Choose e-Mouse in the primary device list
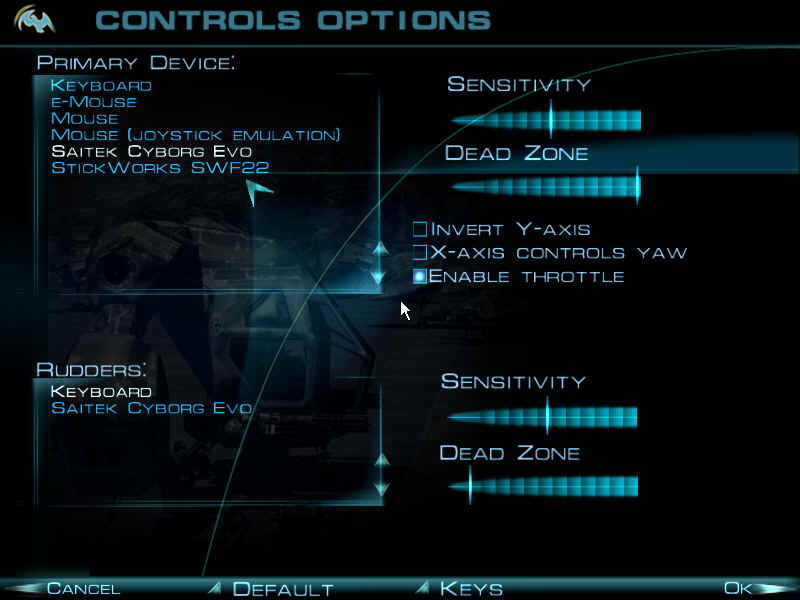The height and width of the screenshot is (600, 800). tap(94, 102)
